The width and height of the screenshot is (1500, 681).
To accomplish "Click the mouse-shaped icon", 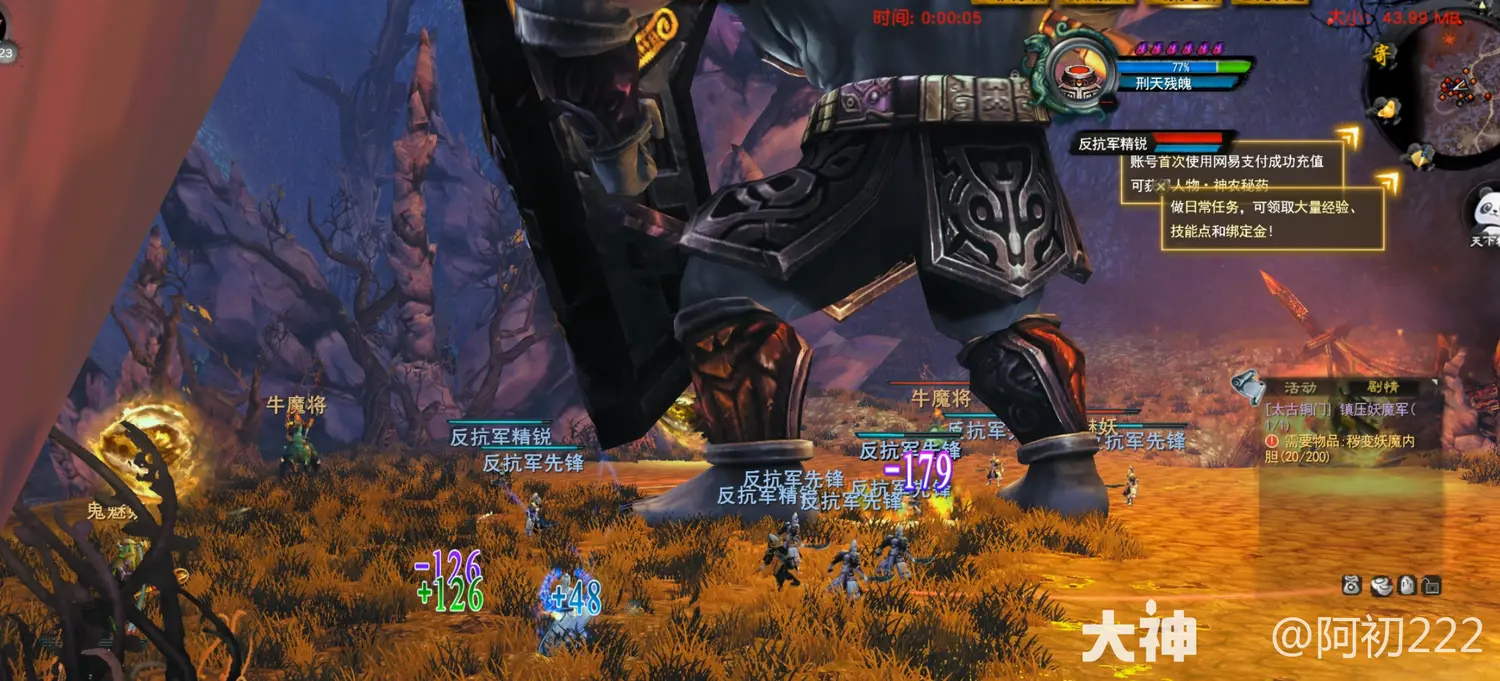I will click(x=1407, y=585).
